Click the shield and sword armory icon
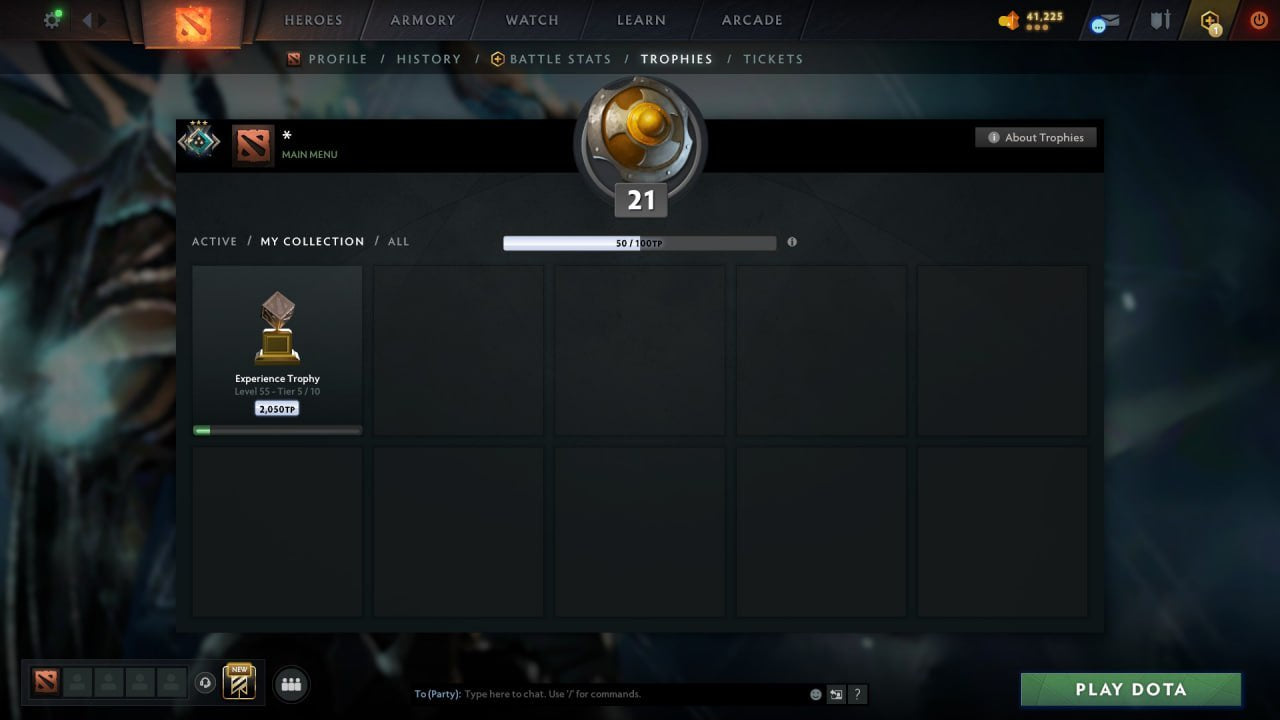This screenshot has width=1280, height=720. pyautogui.click(x=1159, y=20)
